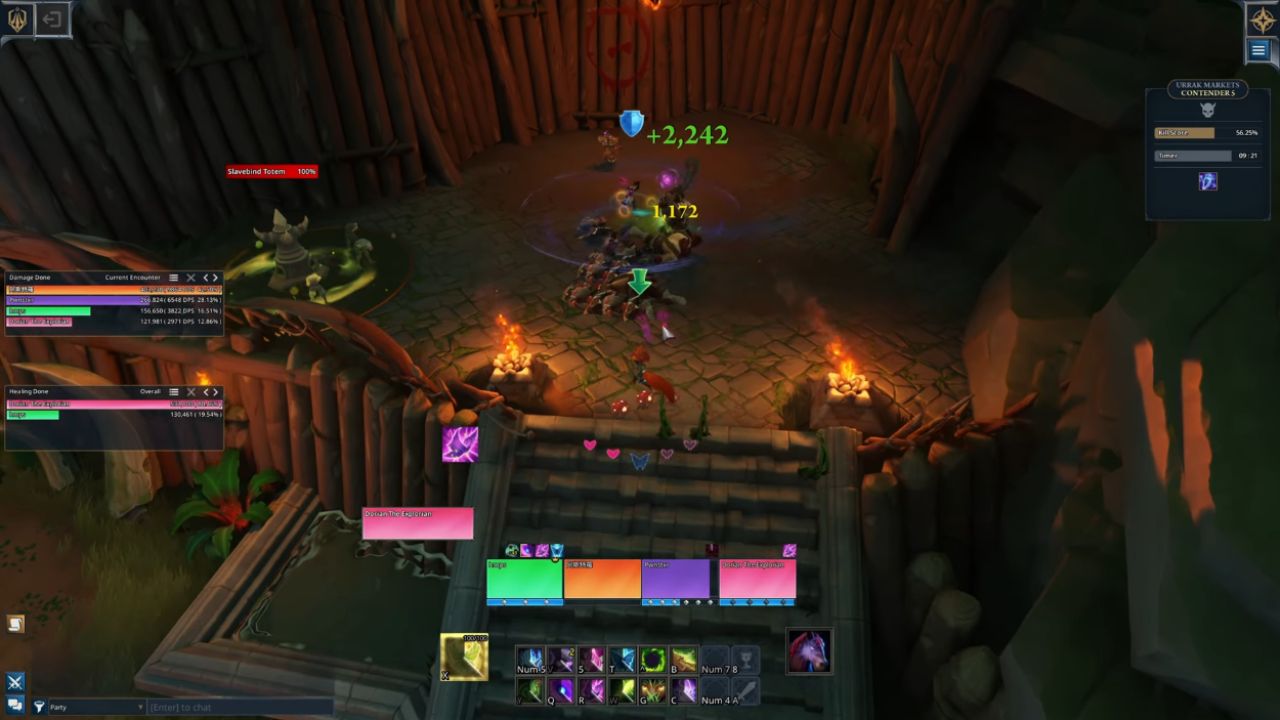Activate the green ring ability icon
Image resolution: width=1280 pixels, height=720 pixels.
652,660
